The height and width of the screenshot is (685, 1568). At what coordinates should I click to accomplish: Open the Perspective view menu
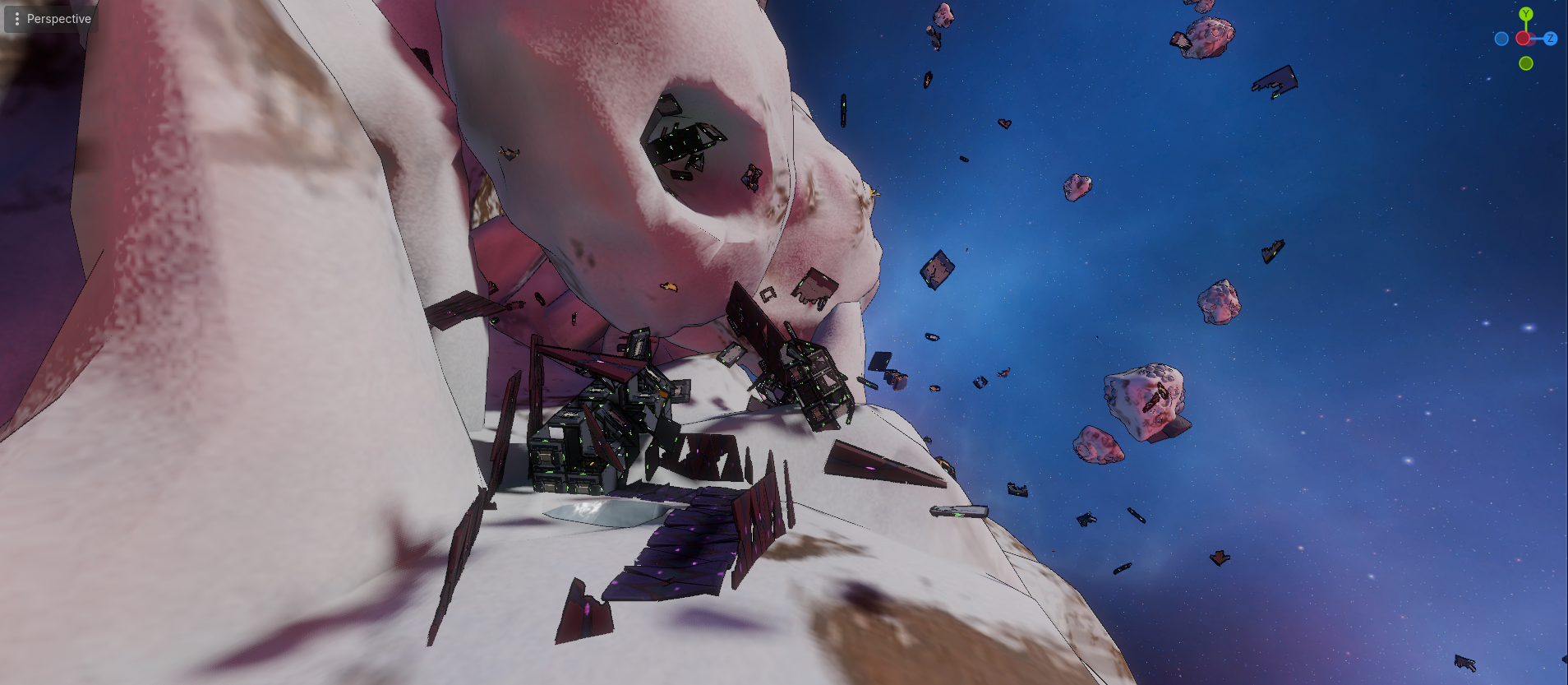point(51,19)
